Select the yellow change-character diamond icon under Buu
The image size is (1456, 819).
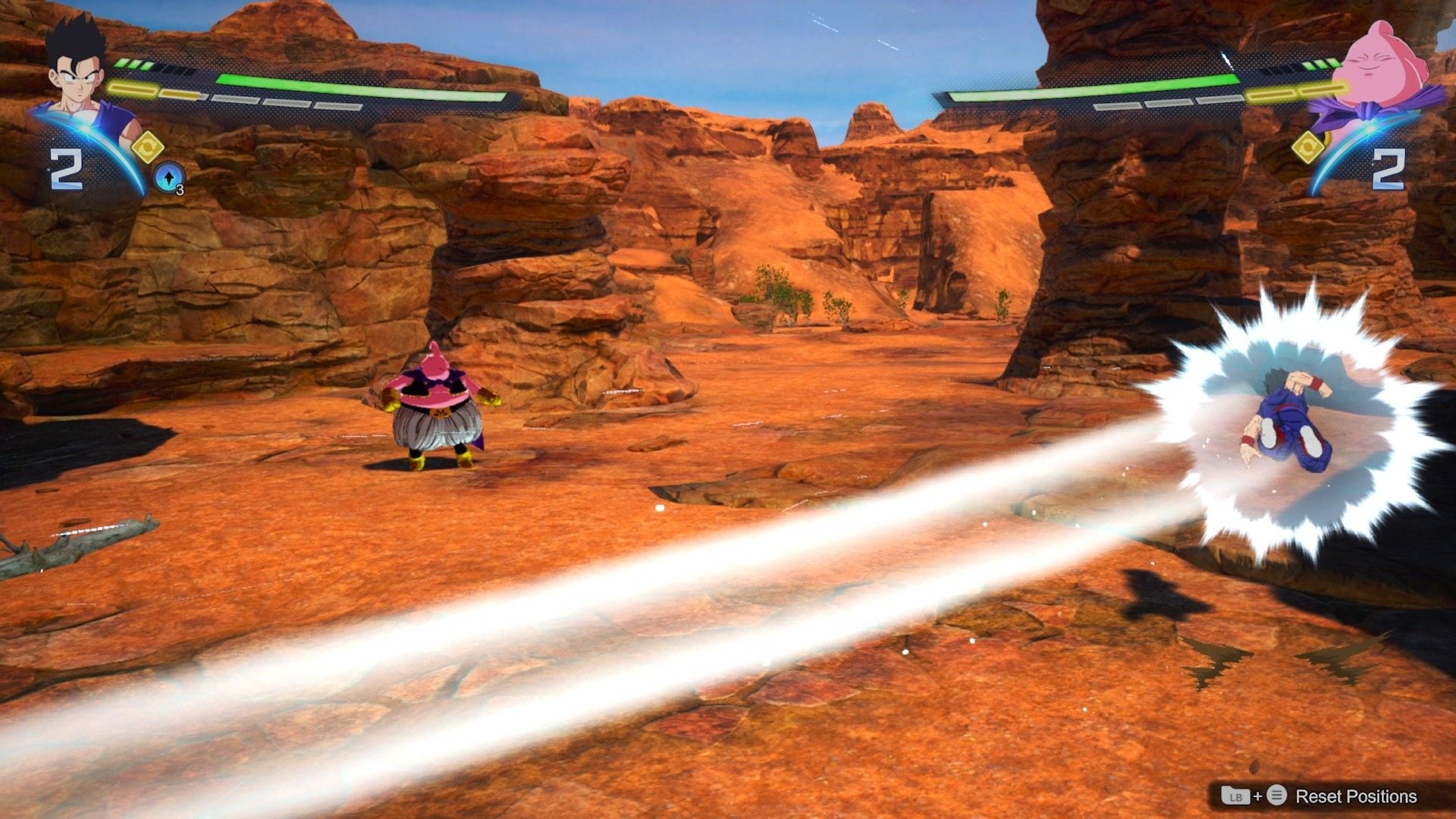coord(1310,147)
